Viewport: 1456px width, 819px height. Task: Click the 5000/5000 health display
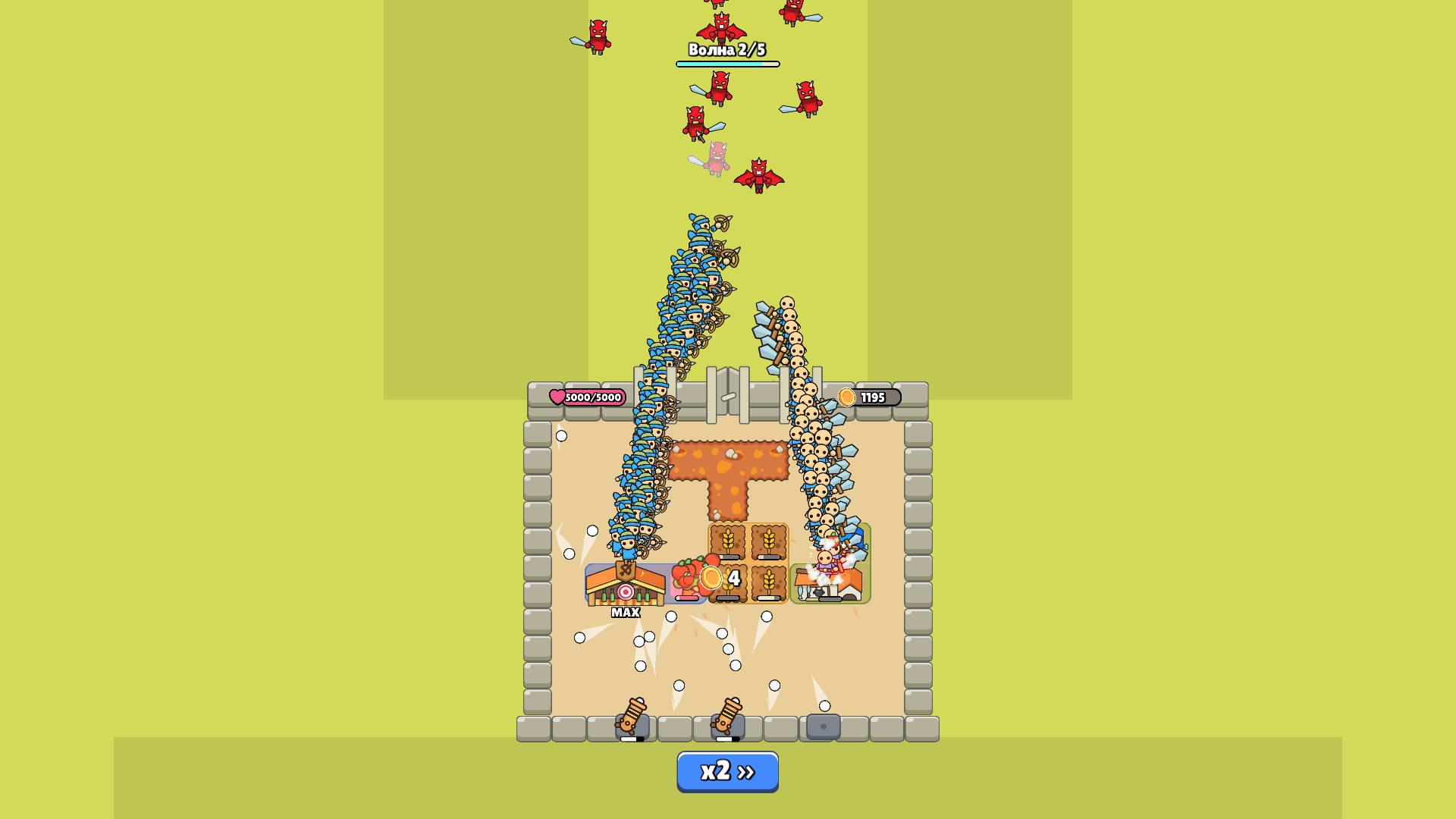pos(594,397)
